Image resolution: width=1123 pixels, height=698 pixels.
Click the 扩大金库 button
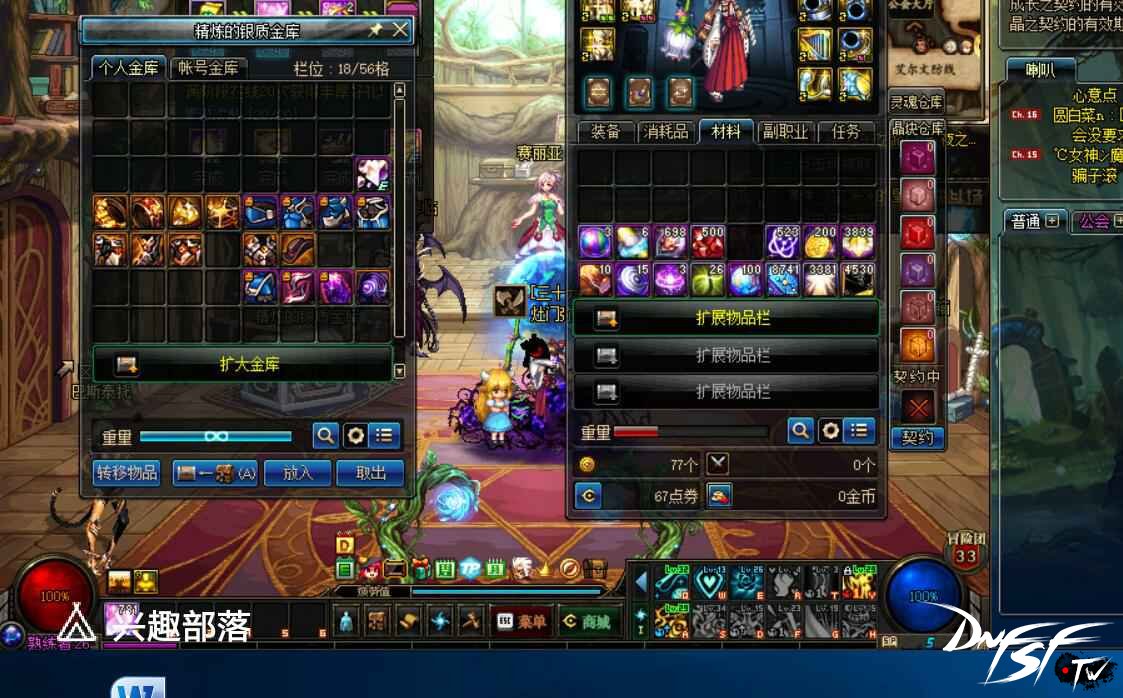pyautogui.click(x=243, y=364)
